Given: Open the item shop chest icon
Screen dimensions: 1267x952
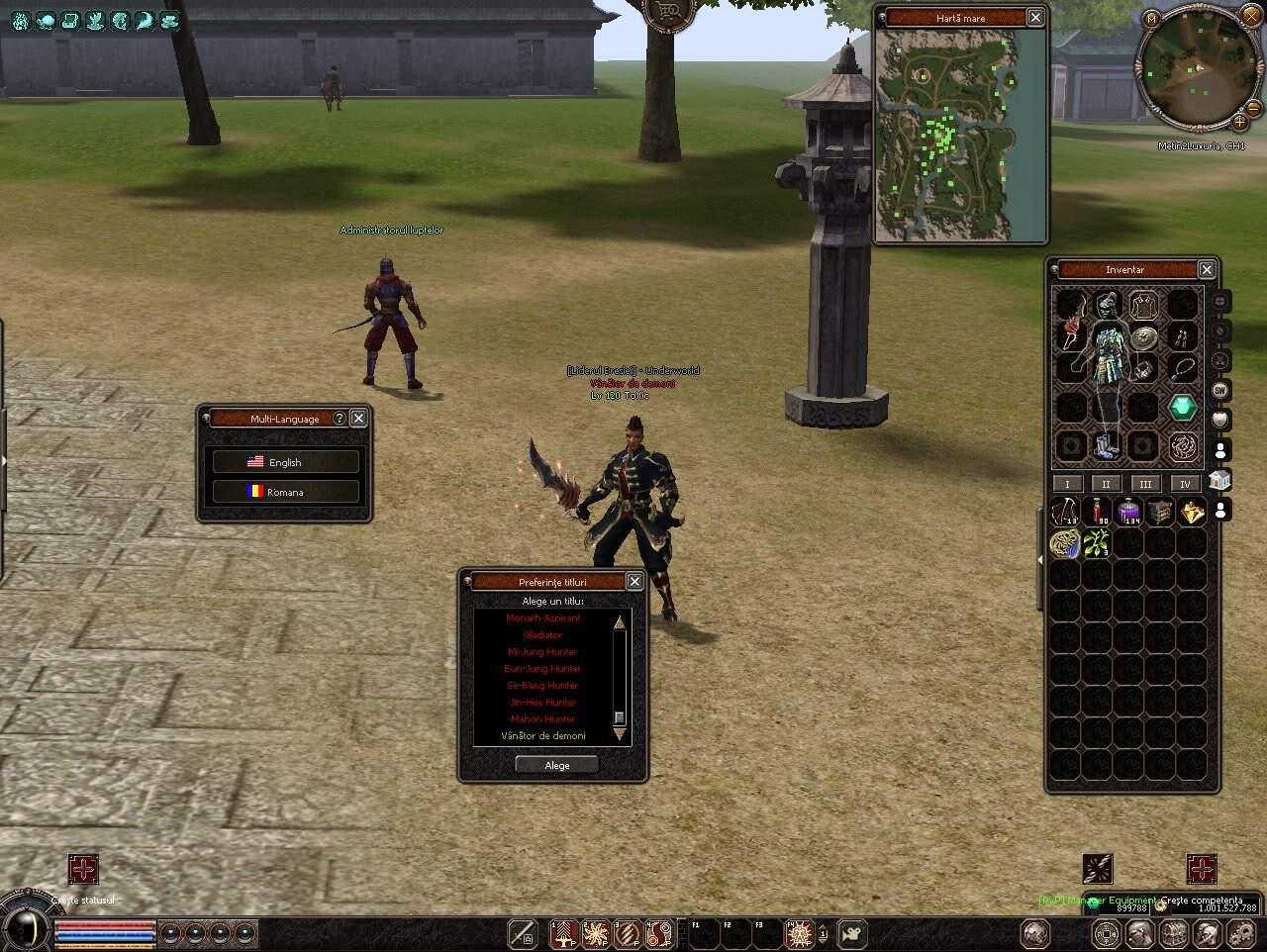Looking at the screenshot, I should [x=1173, y=934].
